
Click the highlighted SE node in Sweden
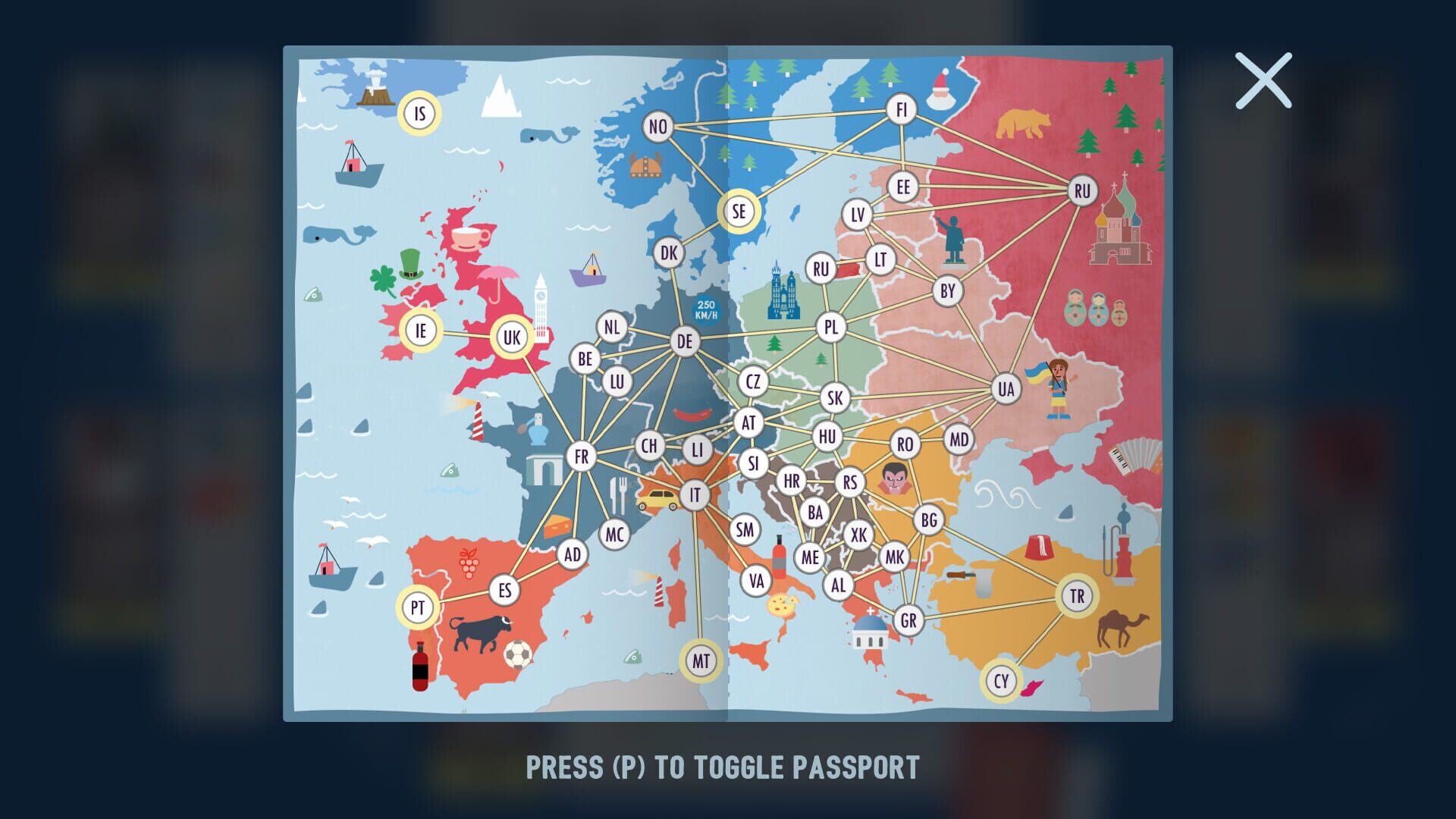[739, 210]
